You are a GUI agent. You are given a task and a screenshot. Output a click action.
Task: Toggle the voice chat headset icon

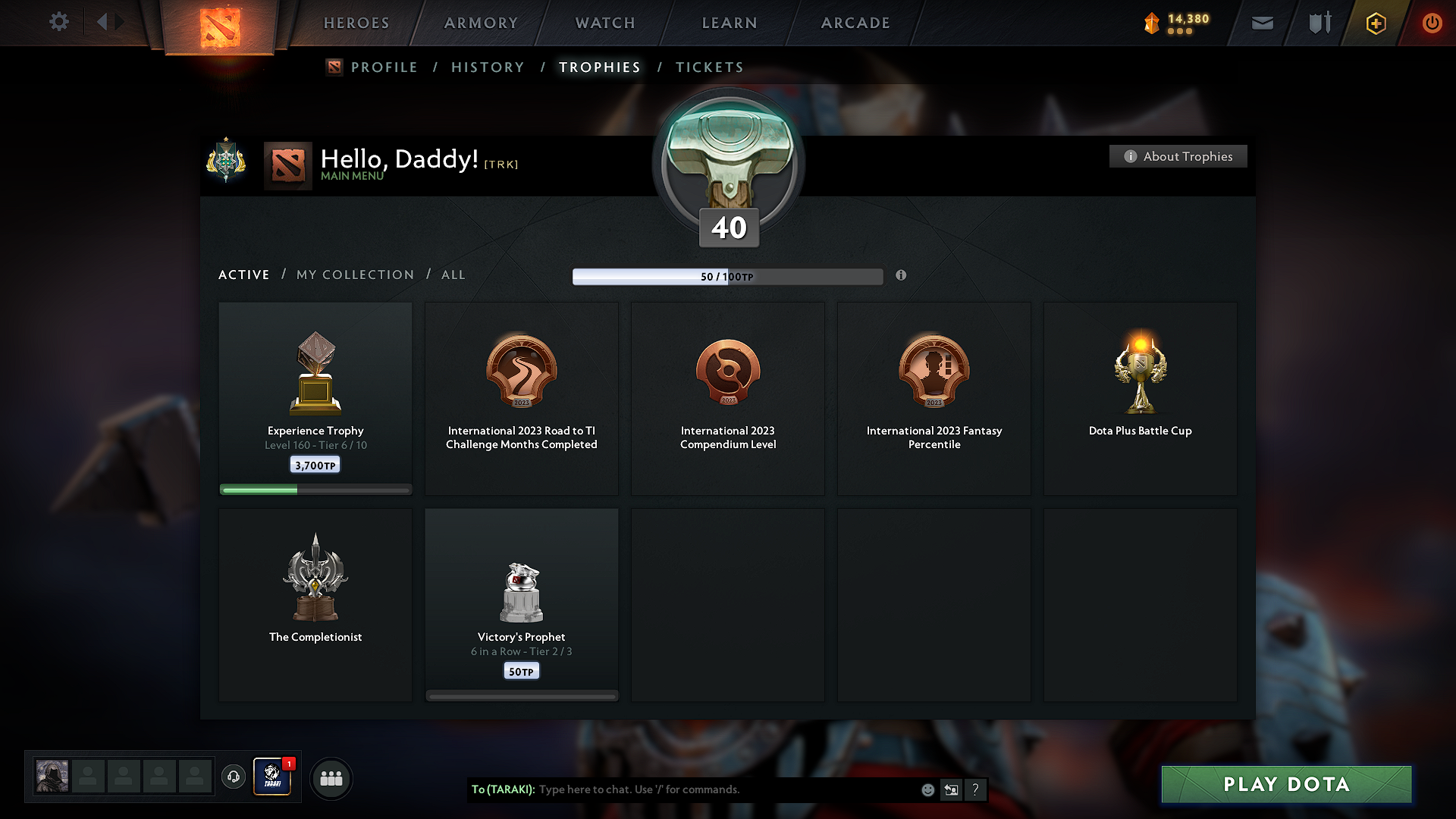pos(233,777)
